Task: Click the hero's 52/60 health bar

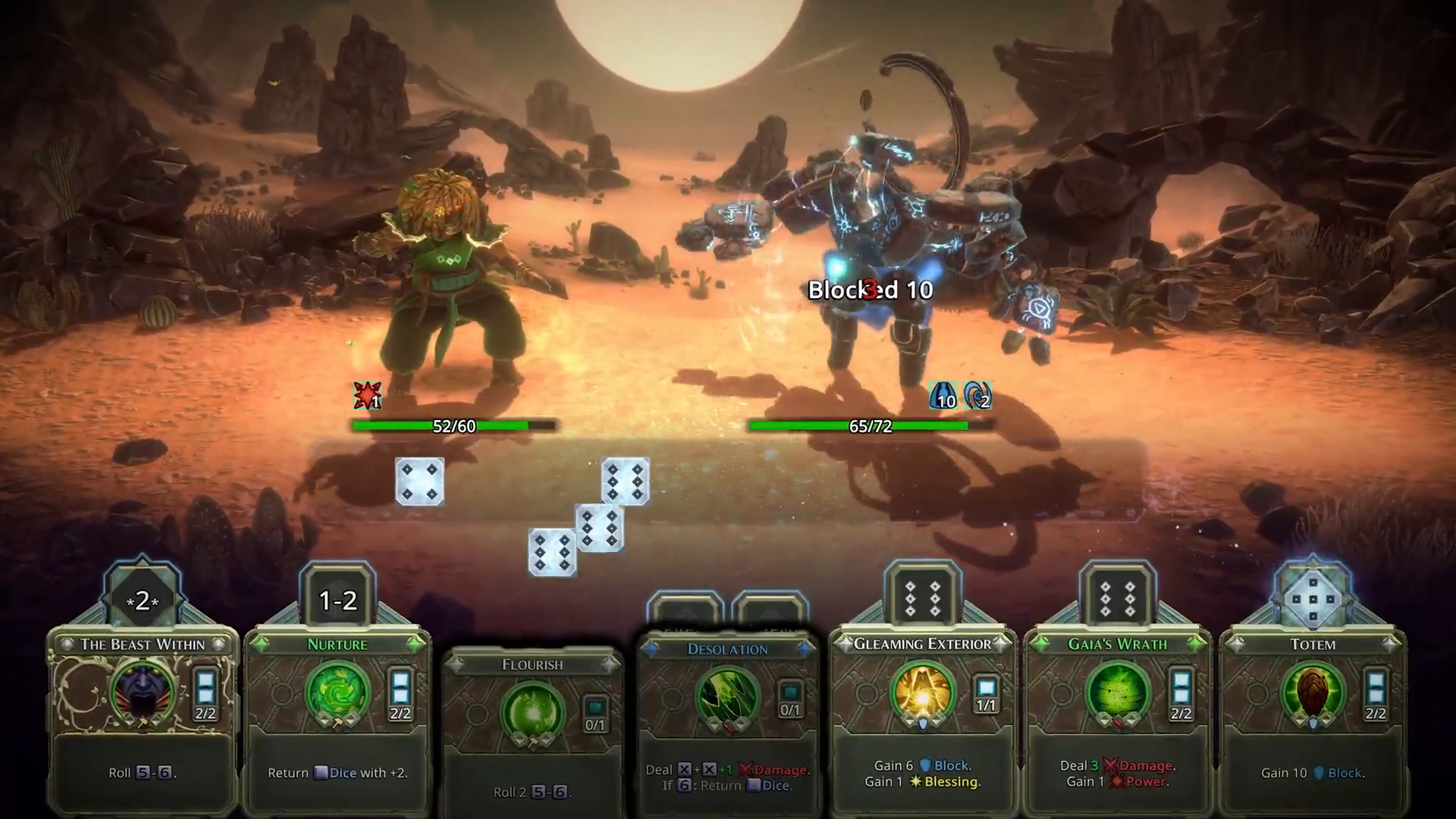Action: 452,426
